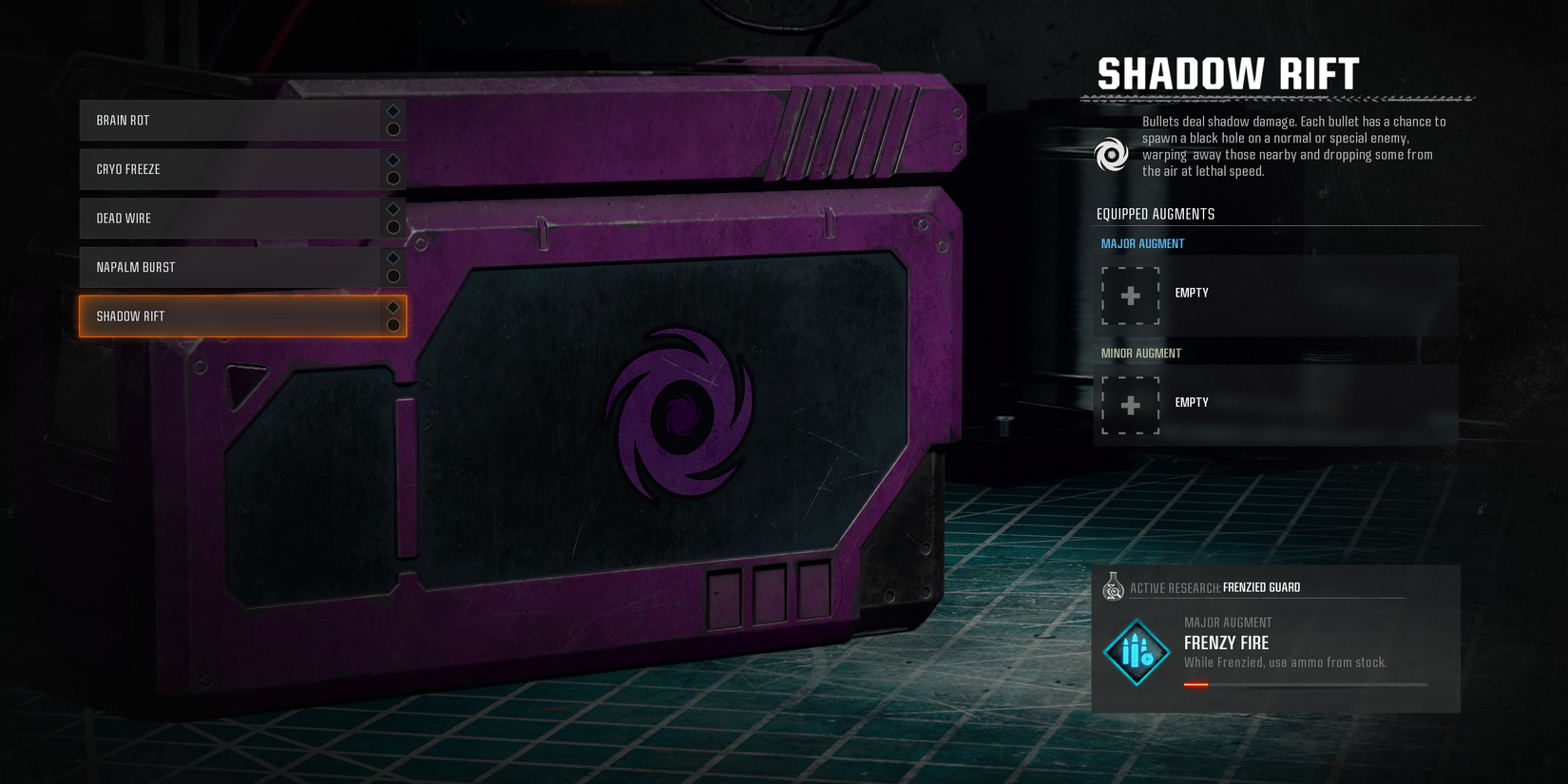The width and height of the screenshot is (1568, 784).
Task: Toggle the circle indicator beside Dead Wire
Action: click(392, 228)
